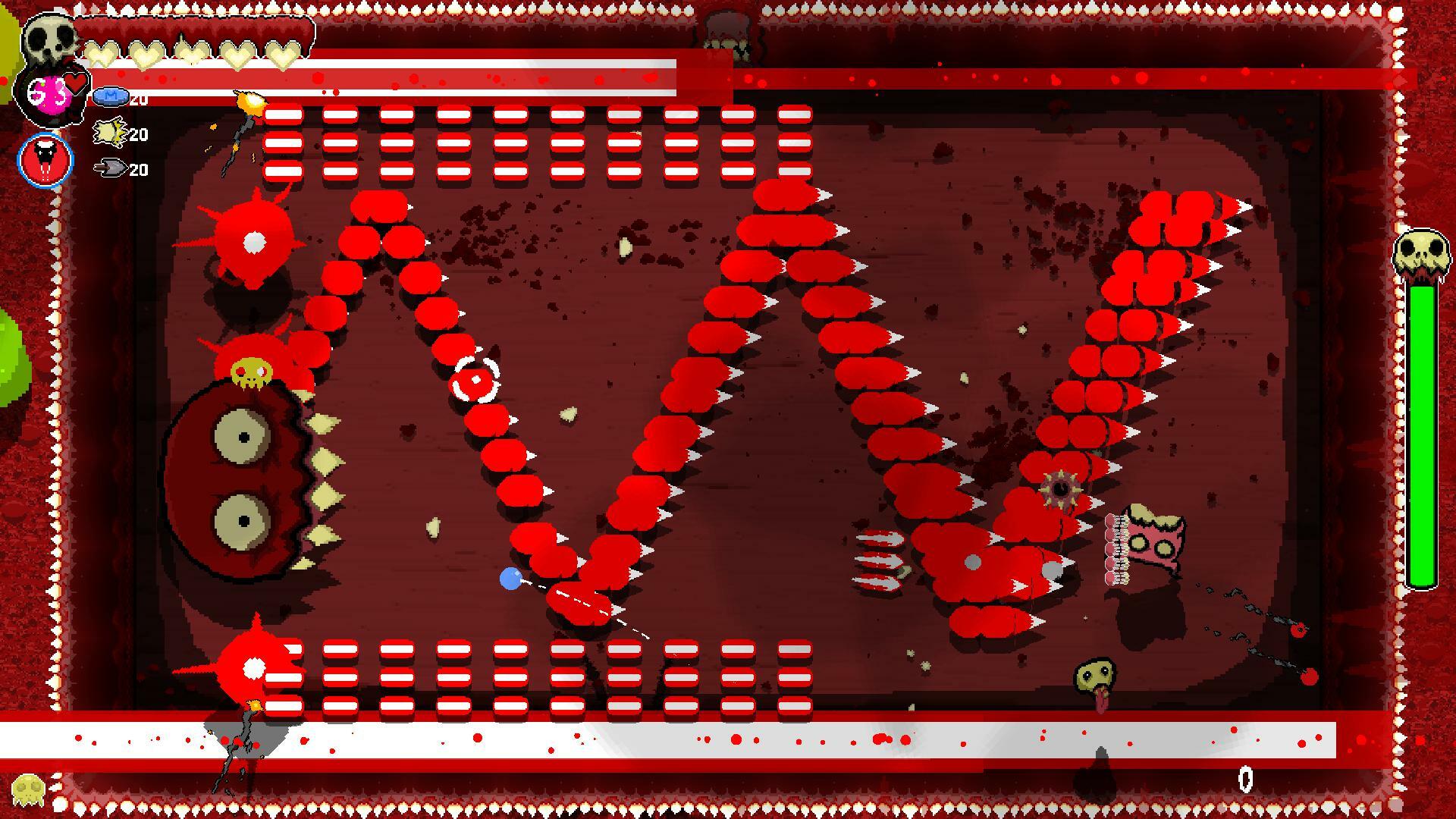Image resolution: width=1456 pixels, height=819 pixels.
Task: Toggle the rightmost heart in the health row
Action: (x=281, y=55)
